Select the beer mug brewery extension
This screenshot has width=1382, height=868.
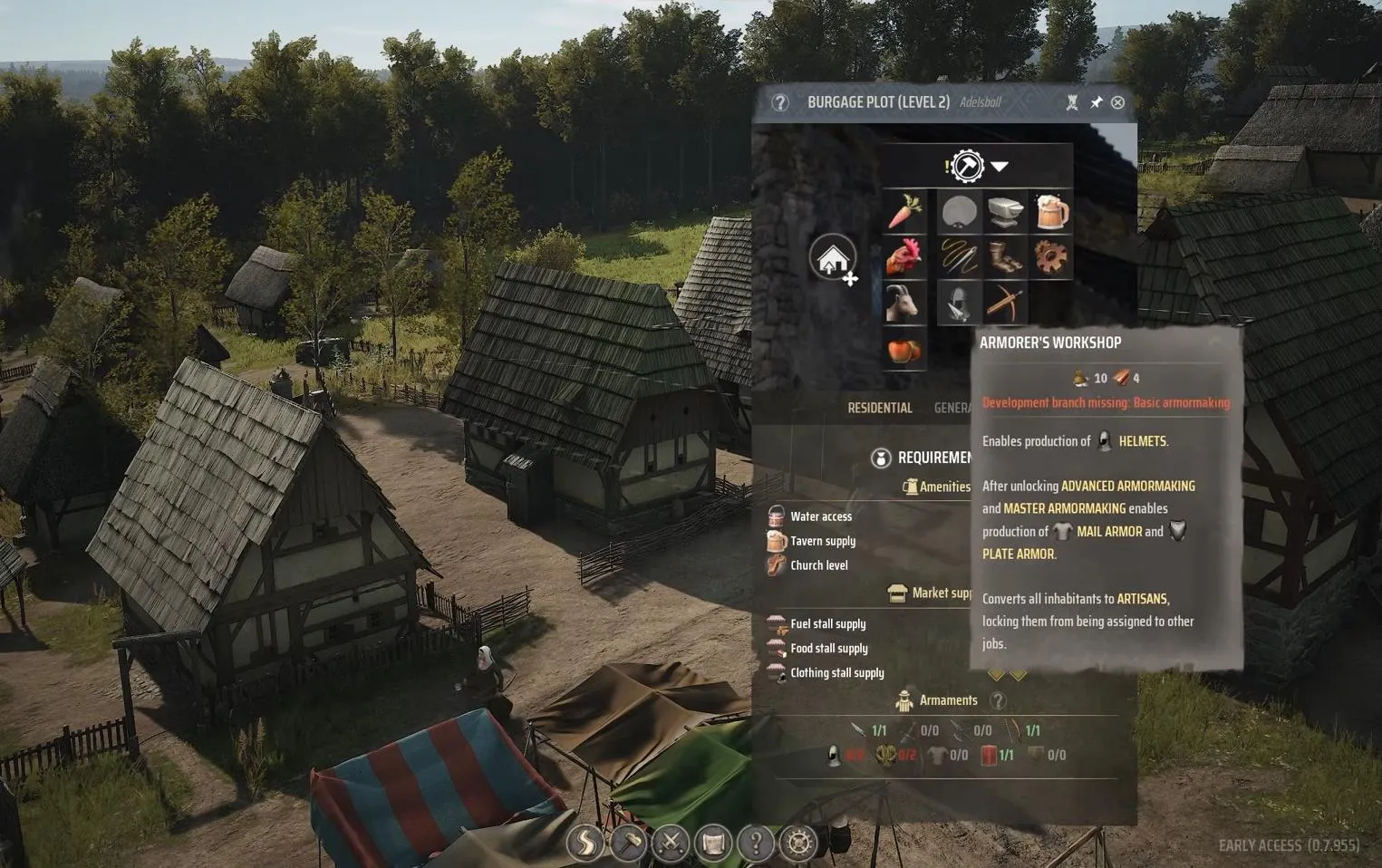click(1050, 212)
